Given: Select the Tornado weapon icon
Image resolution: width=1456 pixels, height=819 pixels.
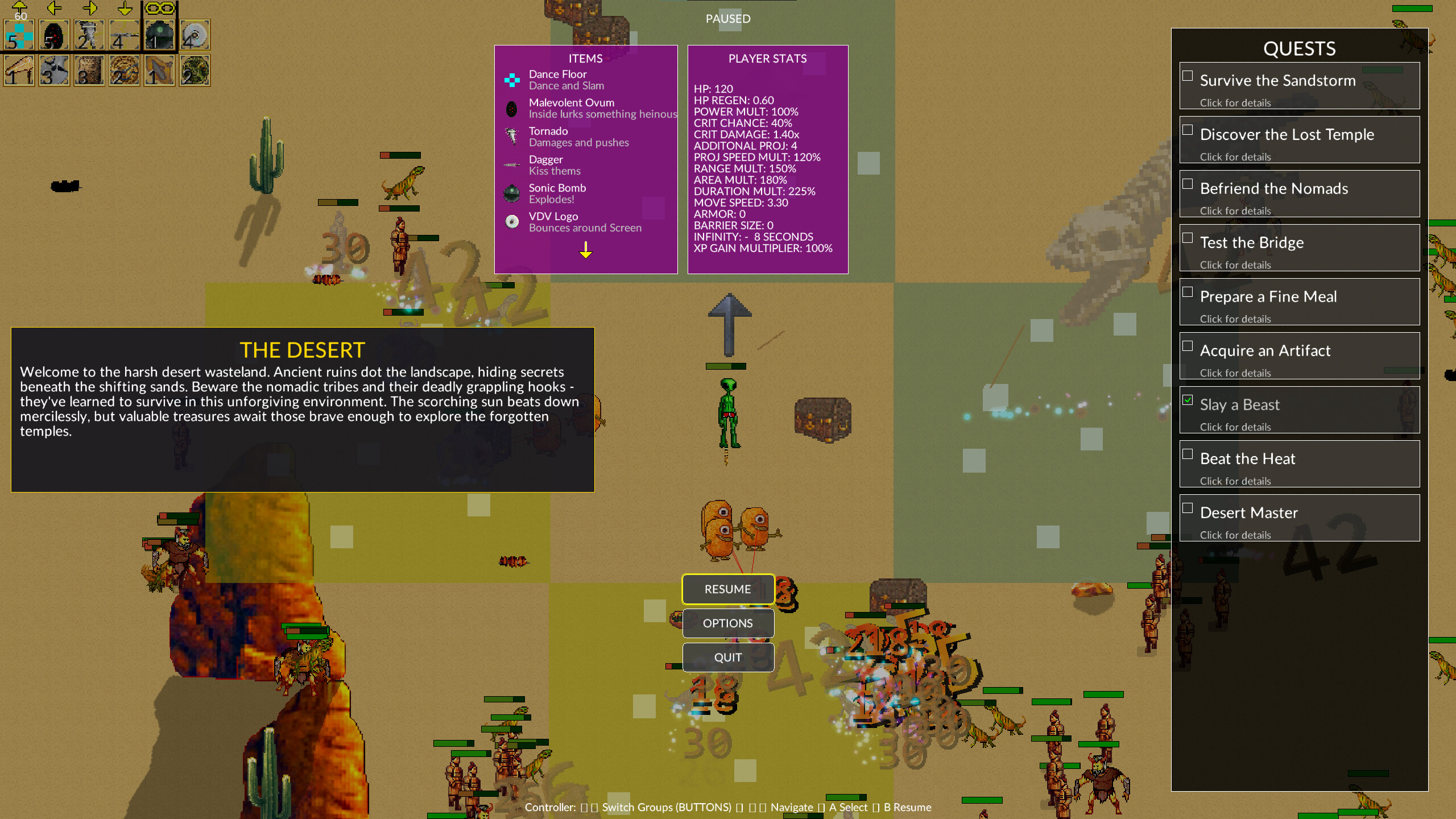Looking at the screenshot, I should coord(89,35).
